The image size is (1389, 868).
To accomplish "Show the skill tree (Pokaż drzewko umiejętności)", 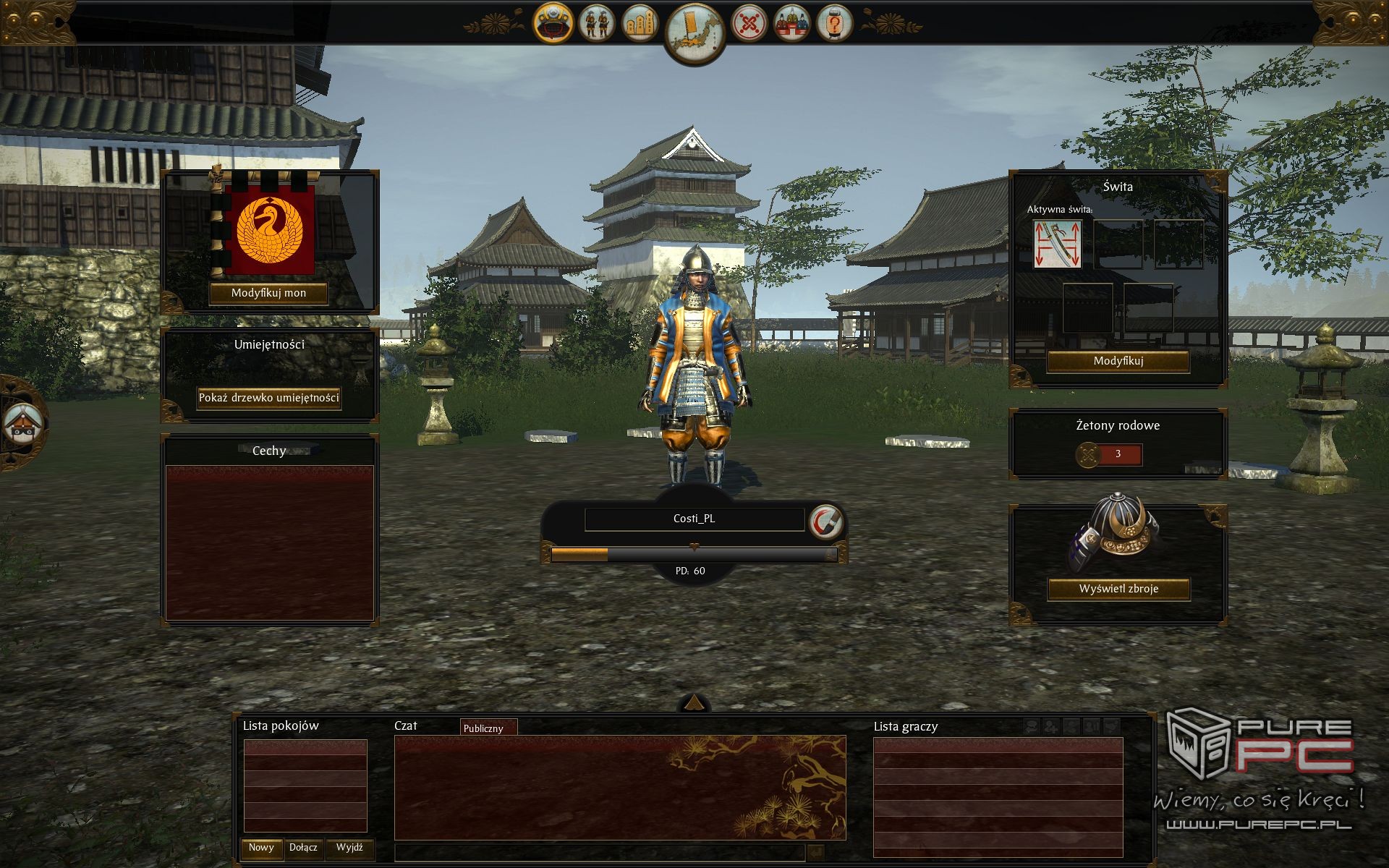I will (268, 398).
